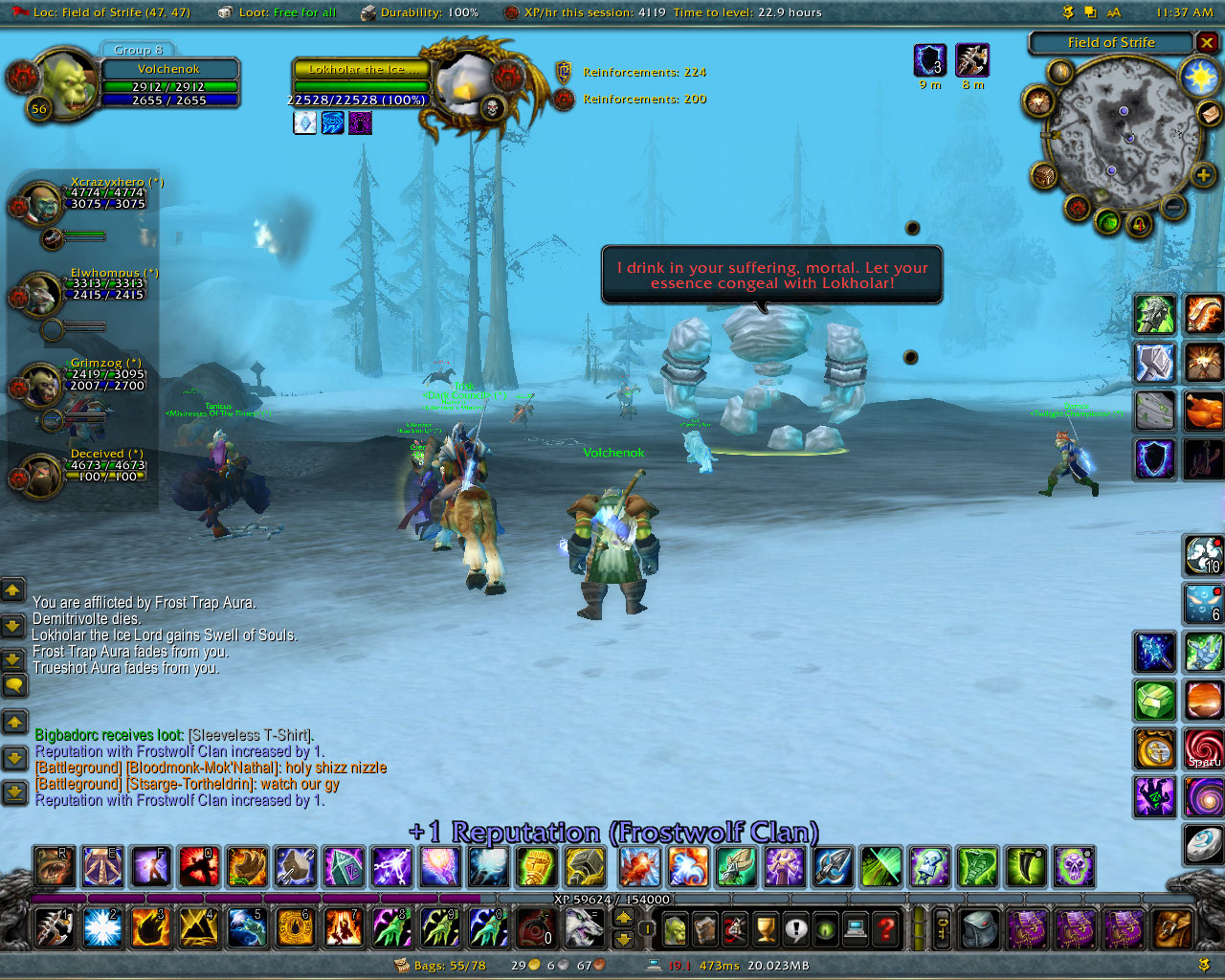Select party member Grimzog's portrait
Viewport: 1225px width, 980px height.
click(x=41, y=385)
